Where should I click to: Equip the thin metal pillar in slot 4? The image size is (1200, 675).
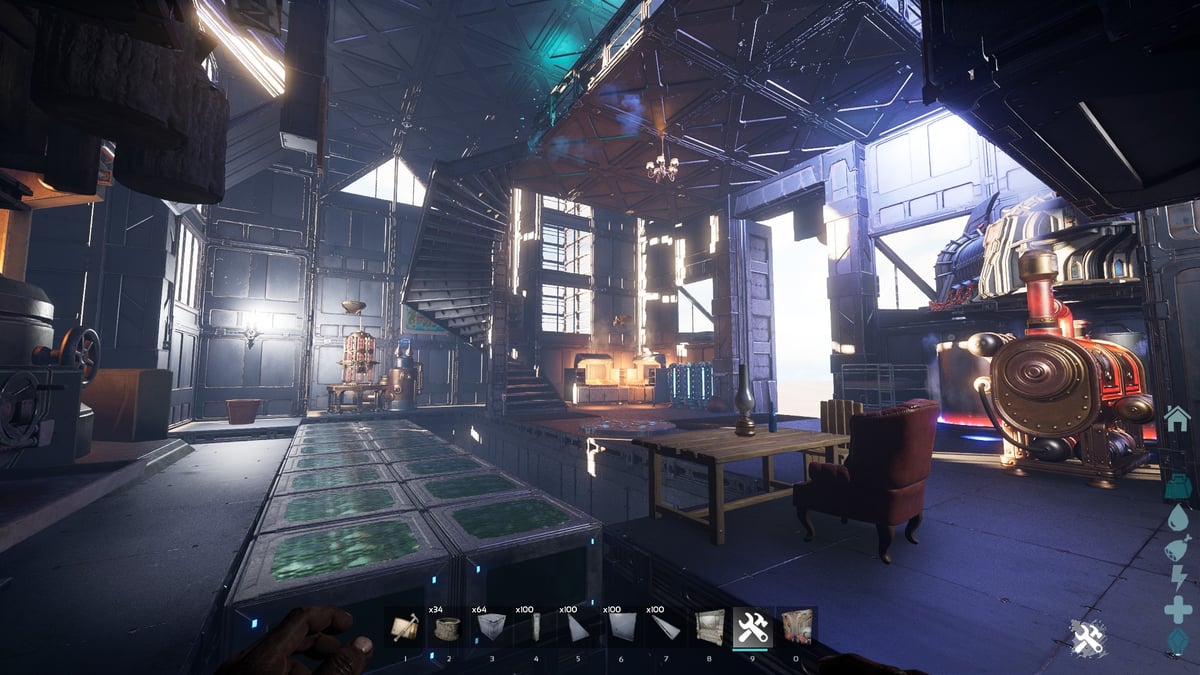click(535, 627)
